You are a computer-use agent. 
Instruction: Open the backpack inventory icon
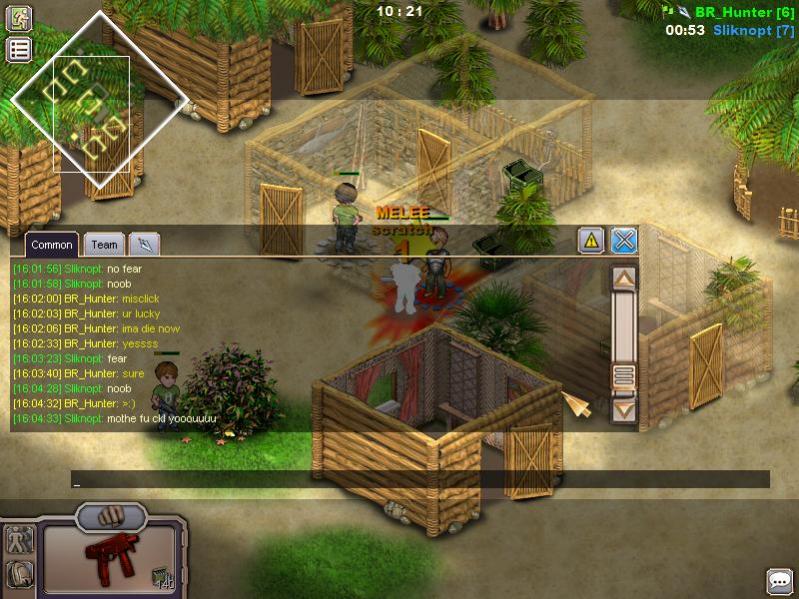coord(20,574)
